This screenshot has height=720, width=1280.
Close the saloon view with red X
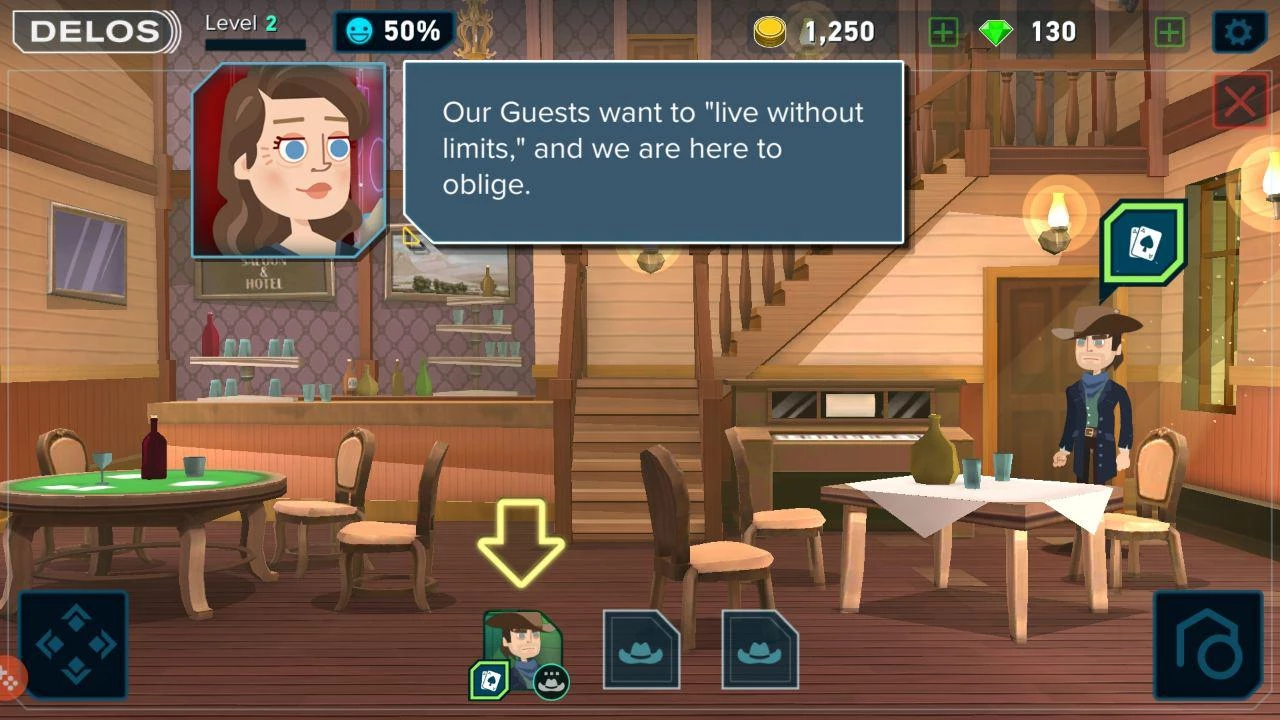[x=1240, y=101]
